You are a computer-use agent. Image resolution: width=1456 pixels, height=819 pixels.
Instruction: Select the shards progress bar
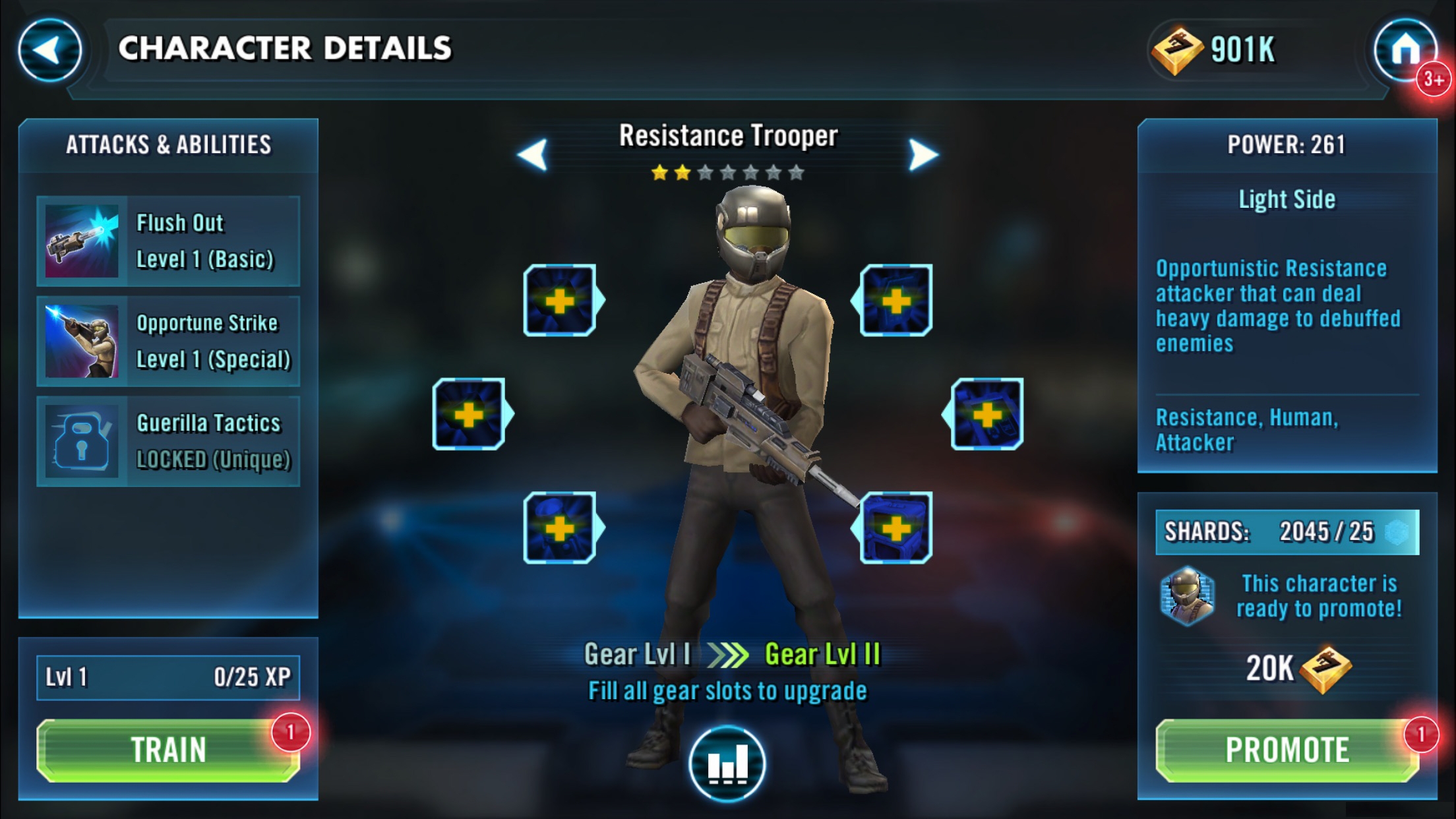coord(1287,531)
